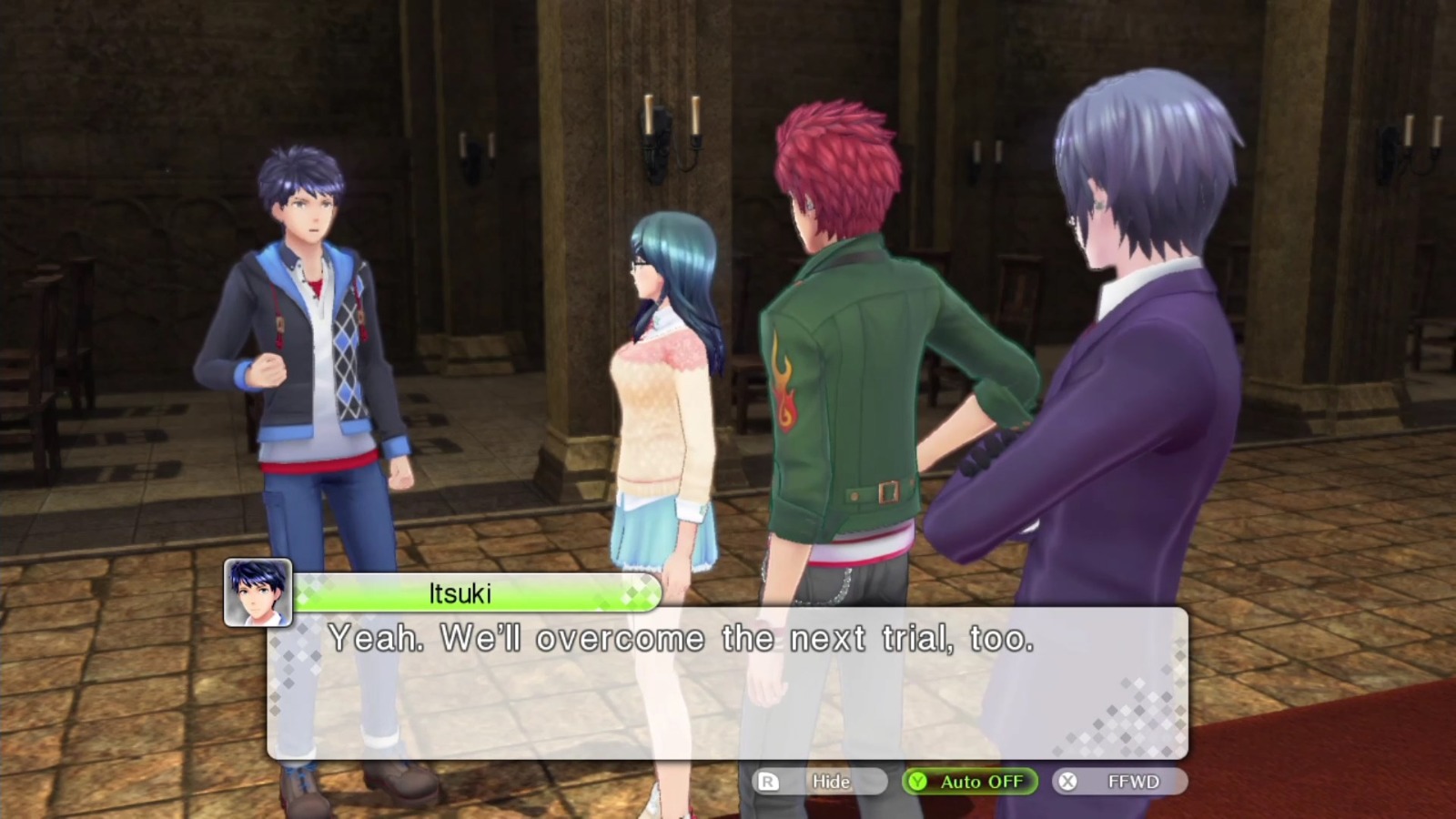The height and width of the screenshot is (819, 1456).
Task: Click the R button prompt icon
Action: pos(767,781)
